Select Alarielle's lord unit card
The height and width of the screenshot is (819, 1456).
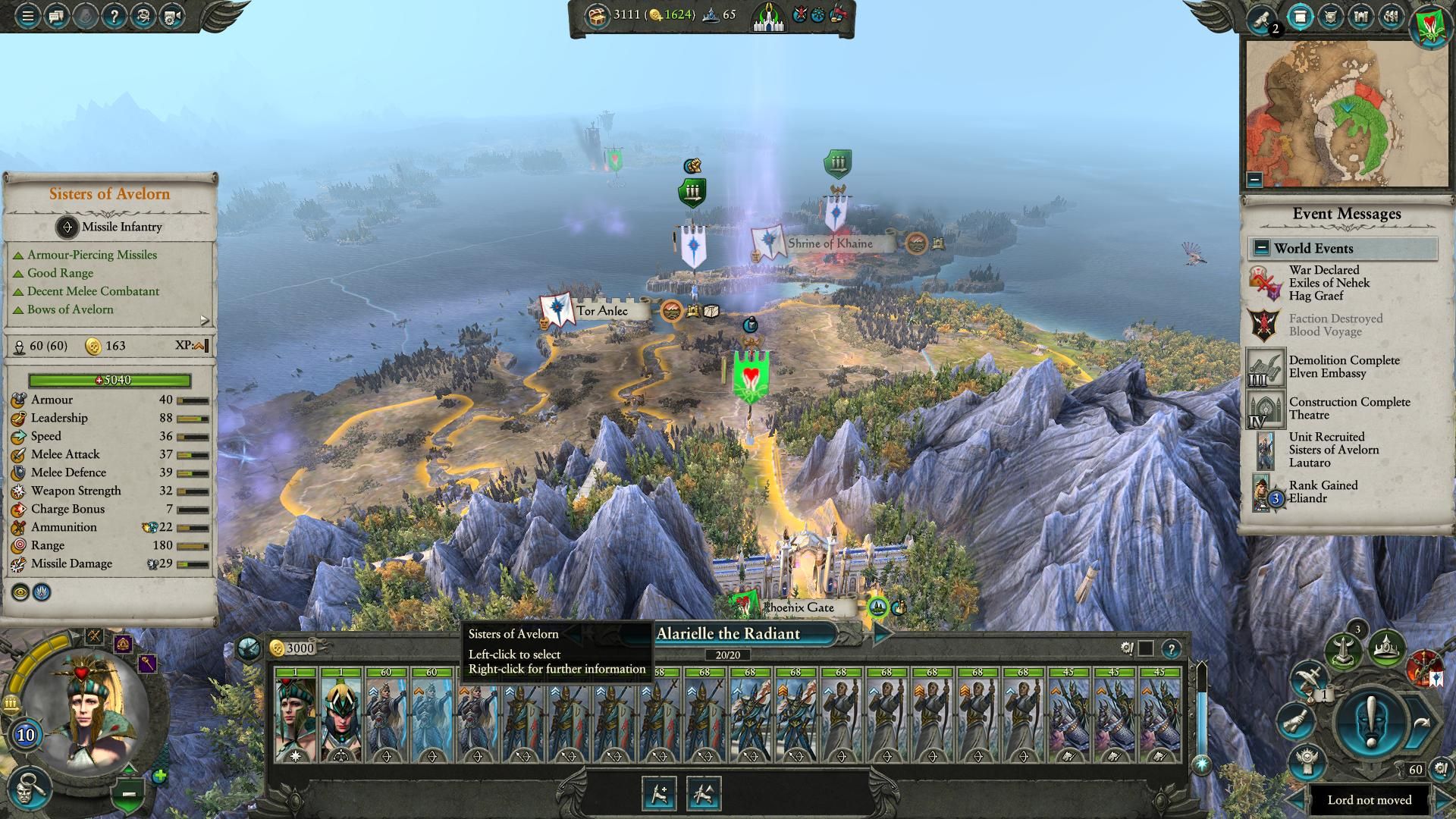[296, 715]
